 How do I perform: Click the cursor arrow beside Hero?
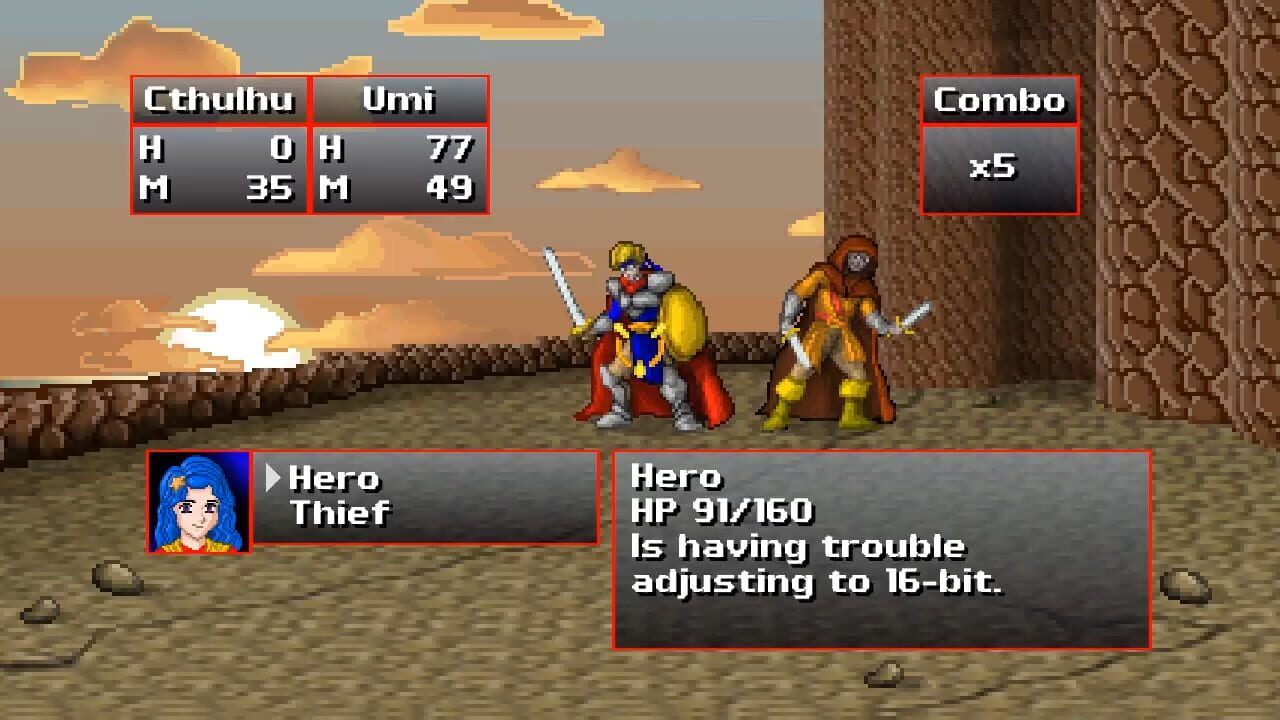click(x=271, y=479)
